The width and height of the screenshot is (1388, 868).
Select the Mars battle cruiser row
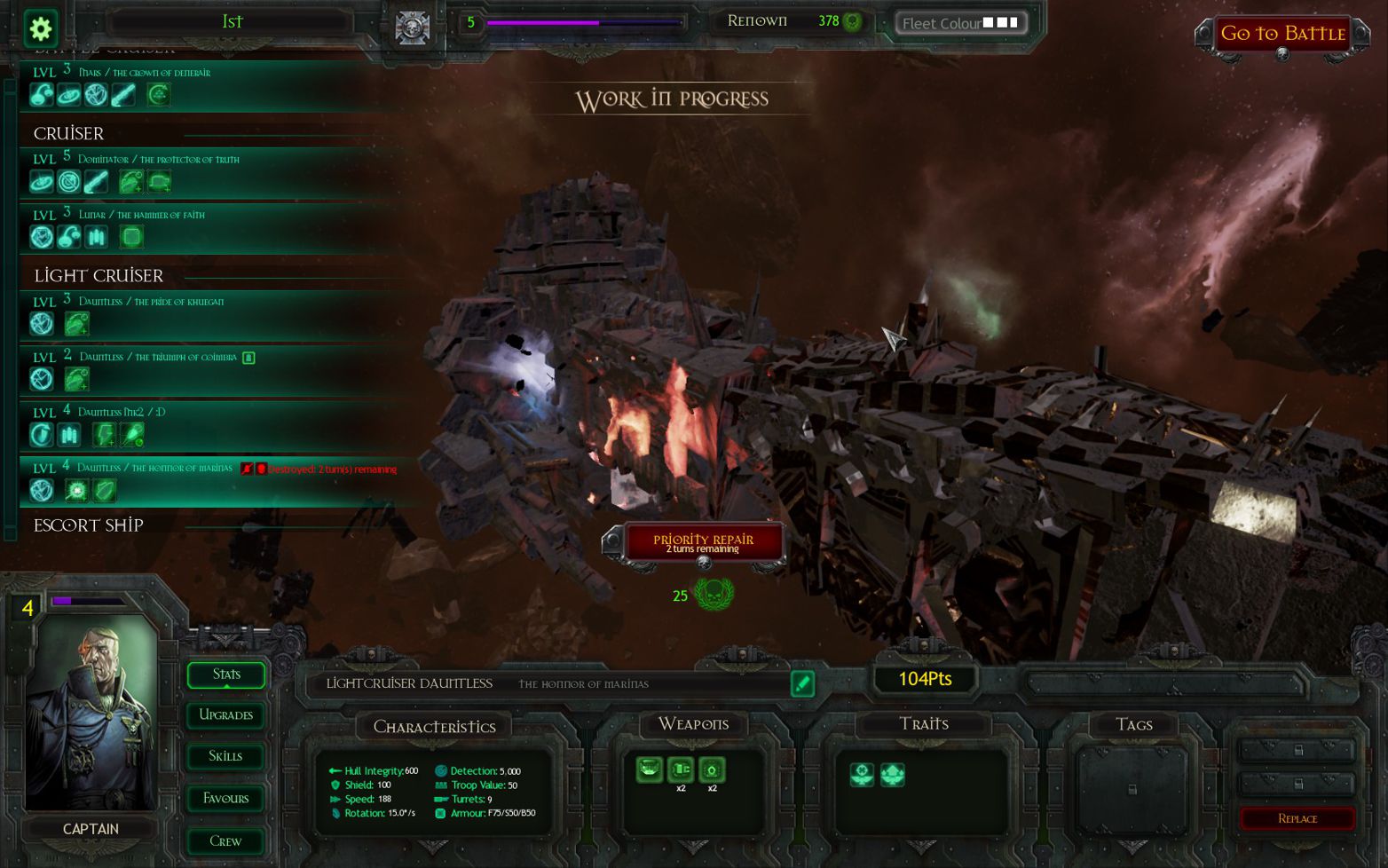coord(144,73)
